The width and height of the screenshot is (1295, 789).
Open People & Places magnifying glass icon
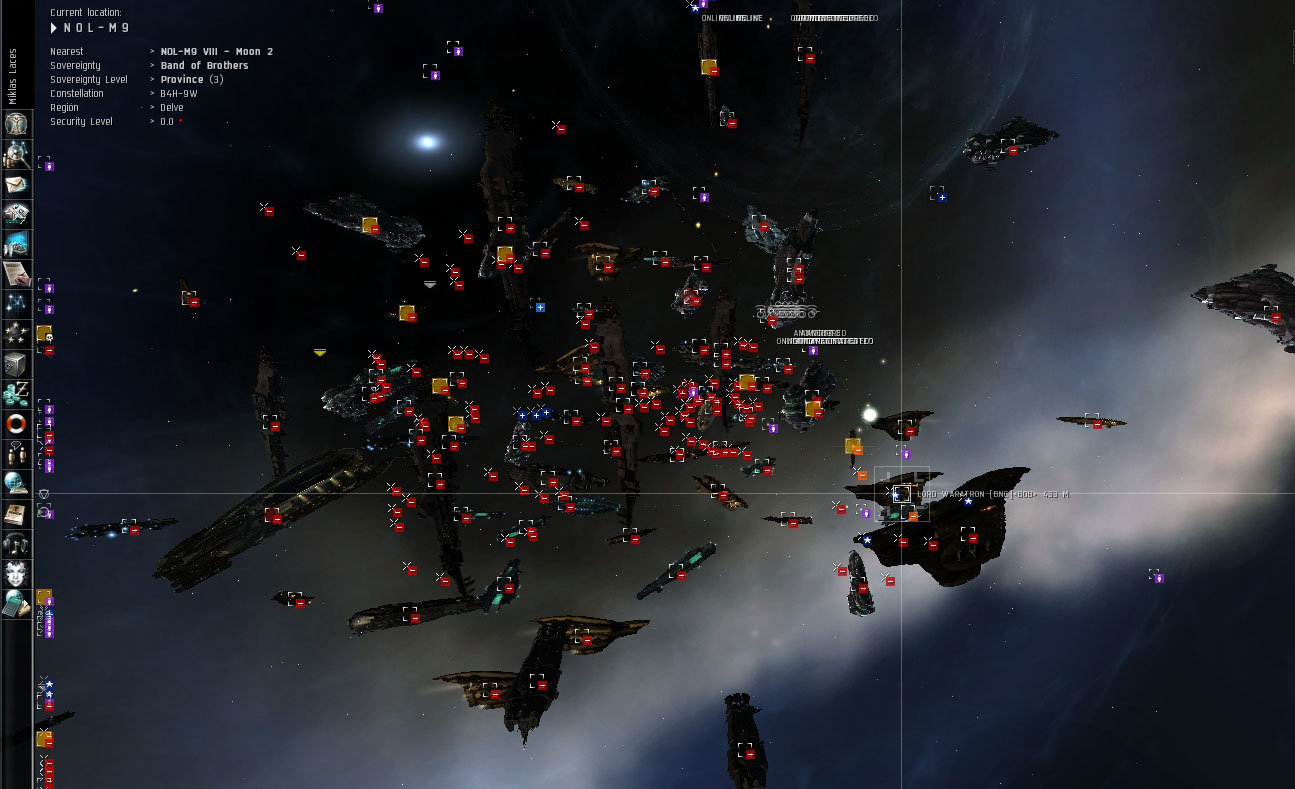[x=16, y=154]
